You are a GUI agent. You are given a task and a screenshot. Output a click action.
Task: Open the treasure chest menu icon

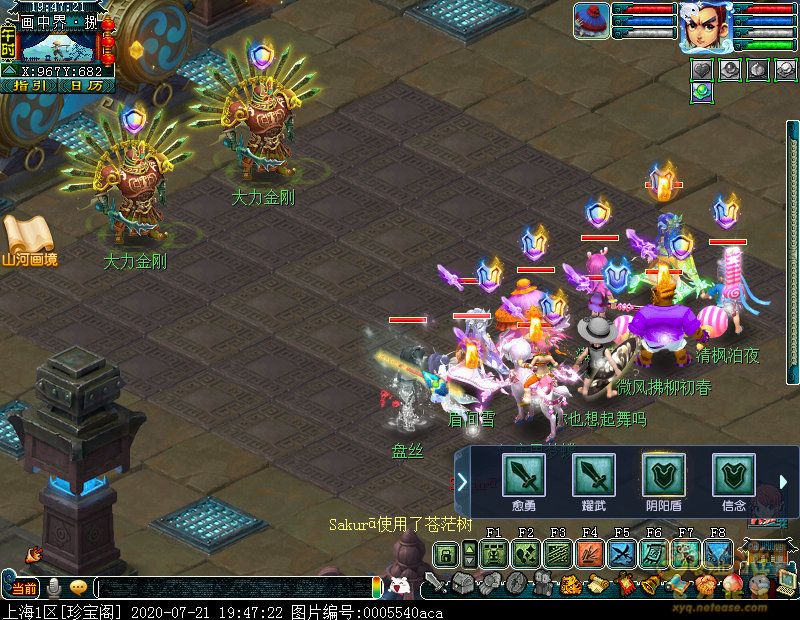pyautogui.click(x=460, y=584)
